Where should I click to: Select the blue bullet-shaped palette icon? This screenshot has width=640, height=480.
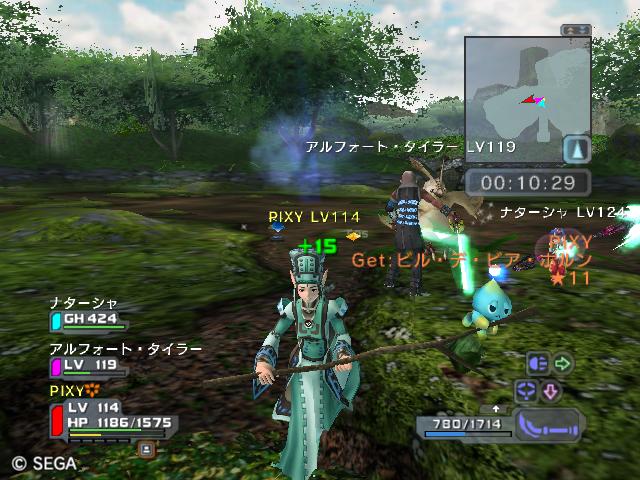click(538, 363)
